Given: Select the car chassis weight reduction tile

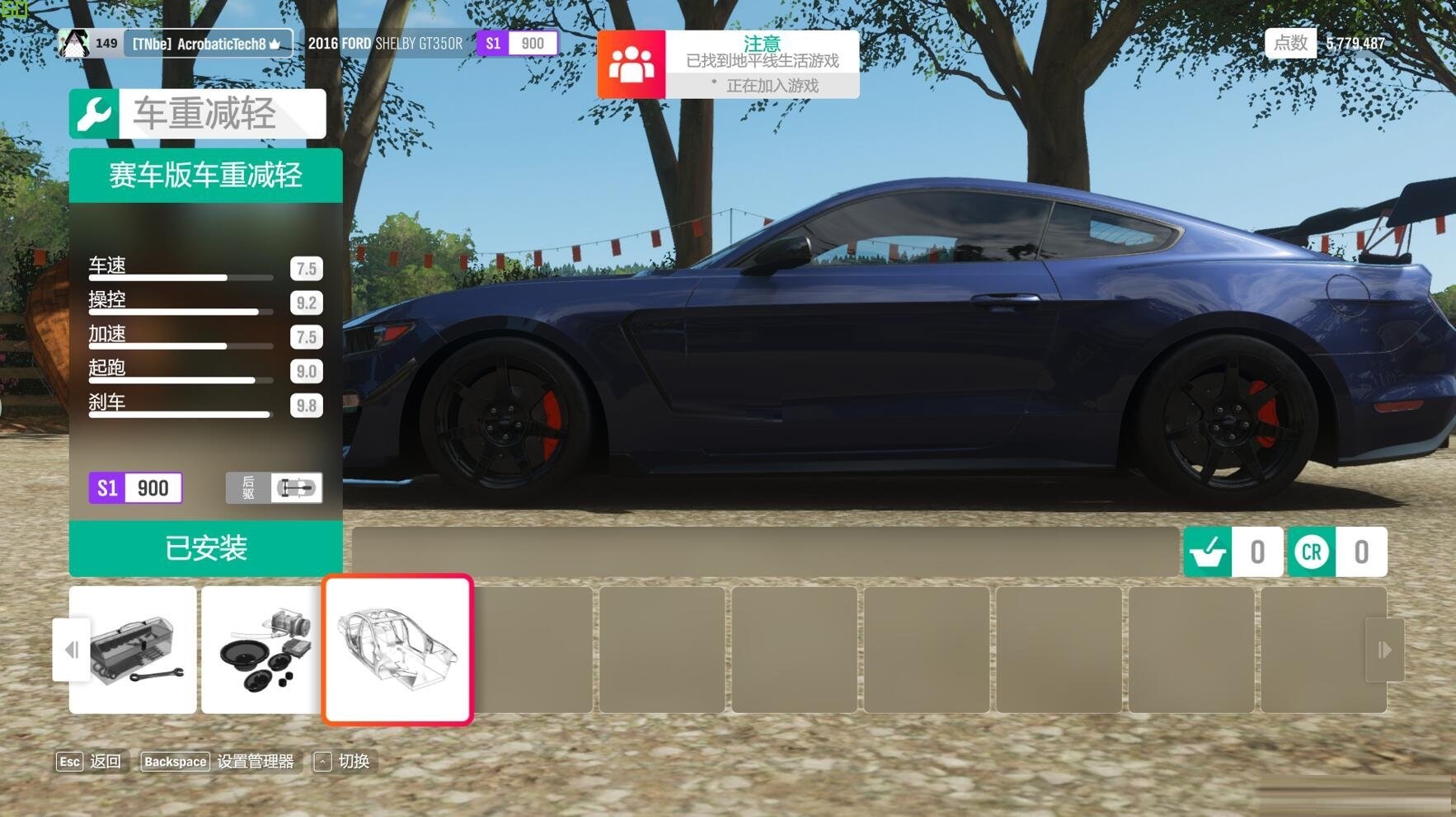Looking at the screenshot, I should click(397, 650).
